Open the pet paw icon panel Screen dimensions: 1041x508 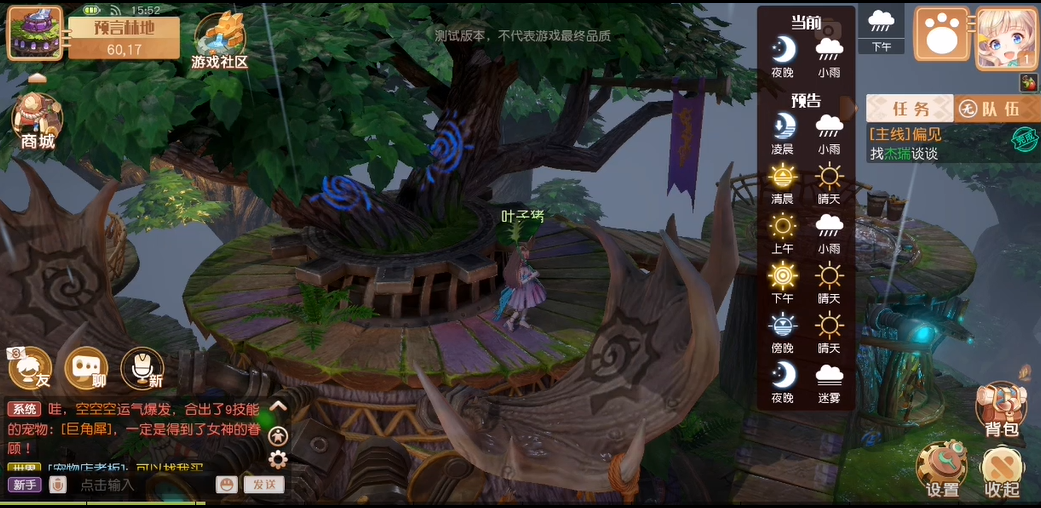tap(941, 35)
